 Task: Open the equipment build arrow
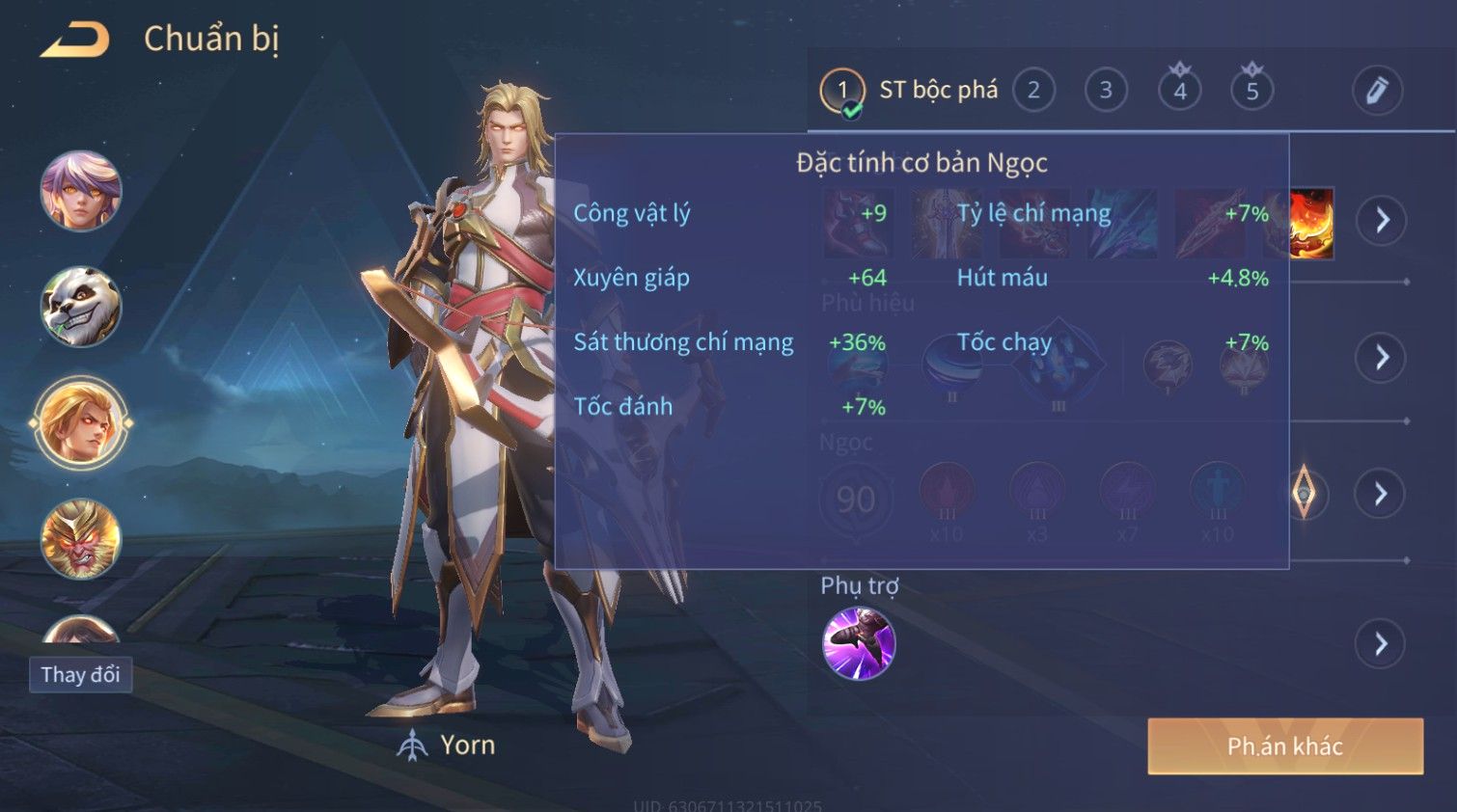tap(1382, 221)
